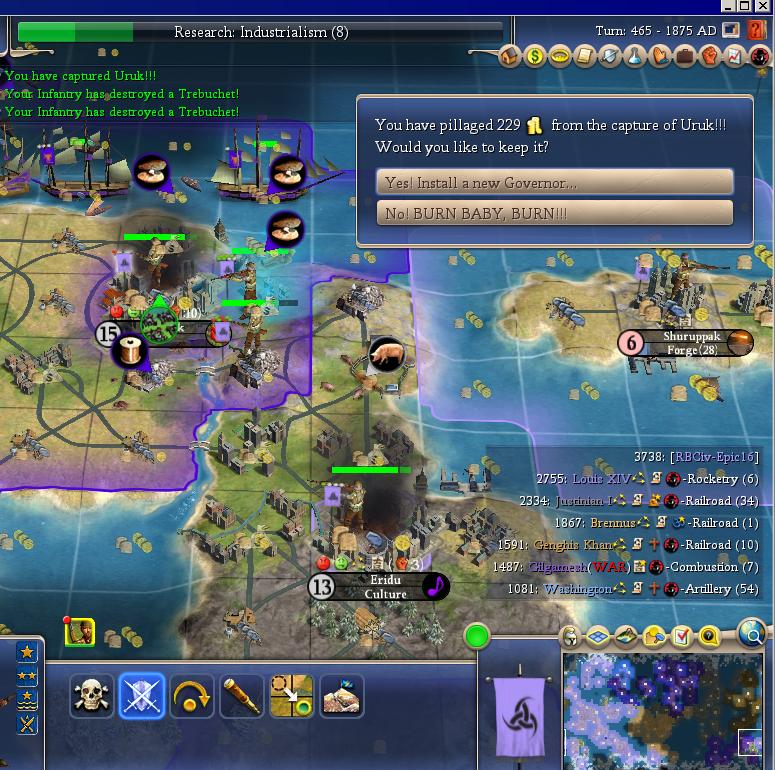
Task: Select the go-to tile movement action
Action: click(291, 696)
